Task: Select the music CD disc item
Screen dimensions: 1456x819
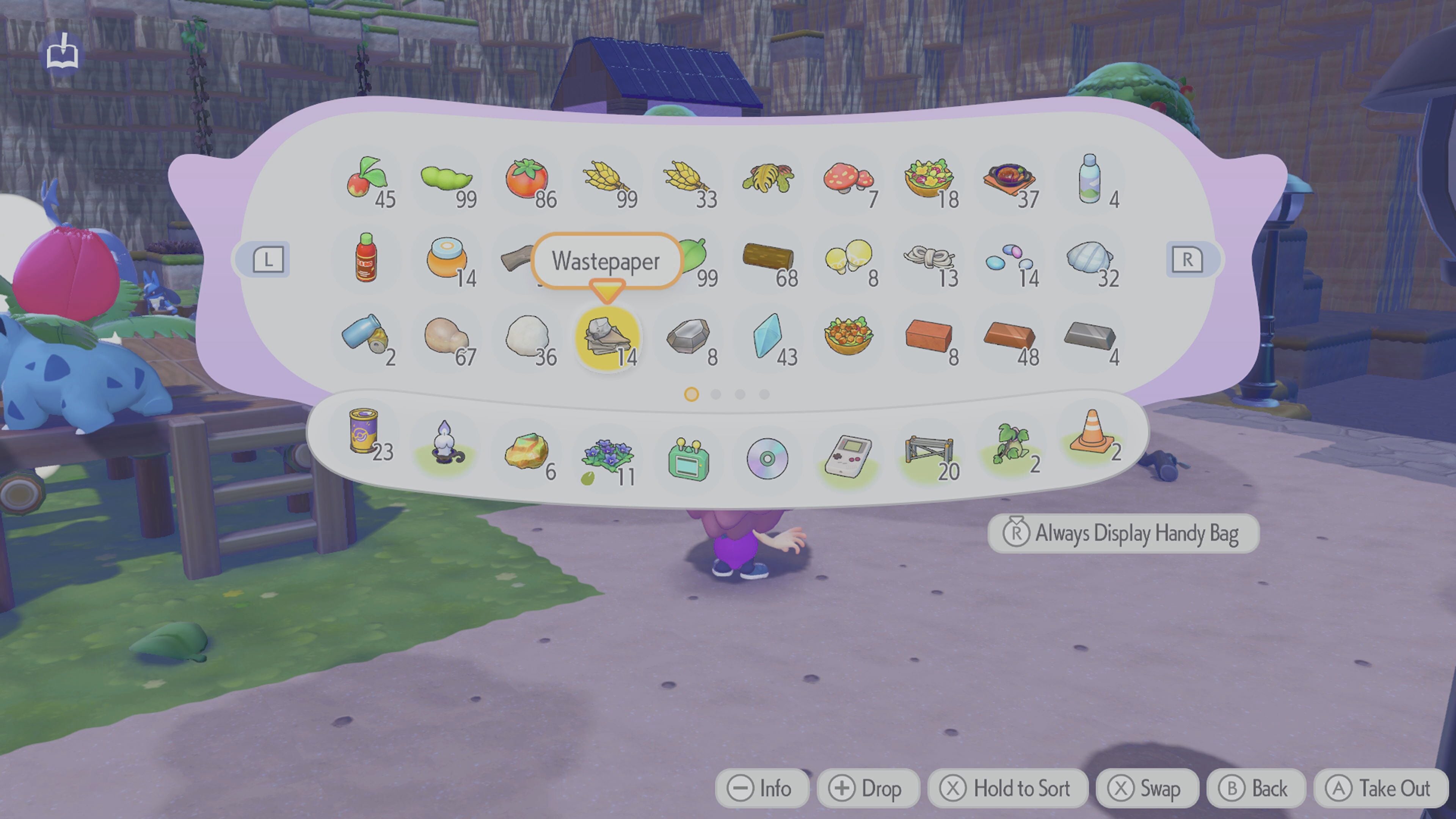Action: click(x=767, y=458)
